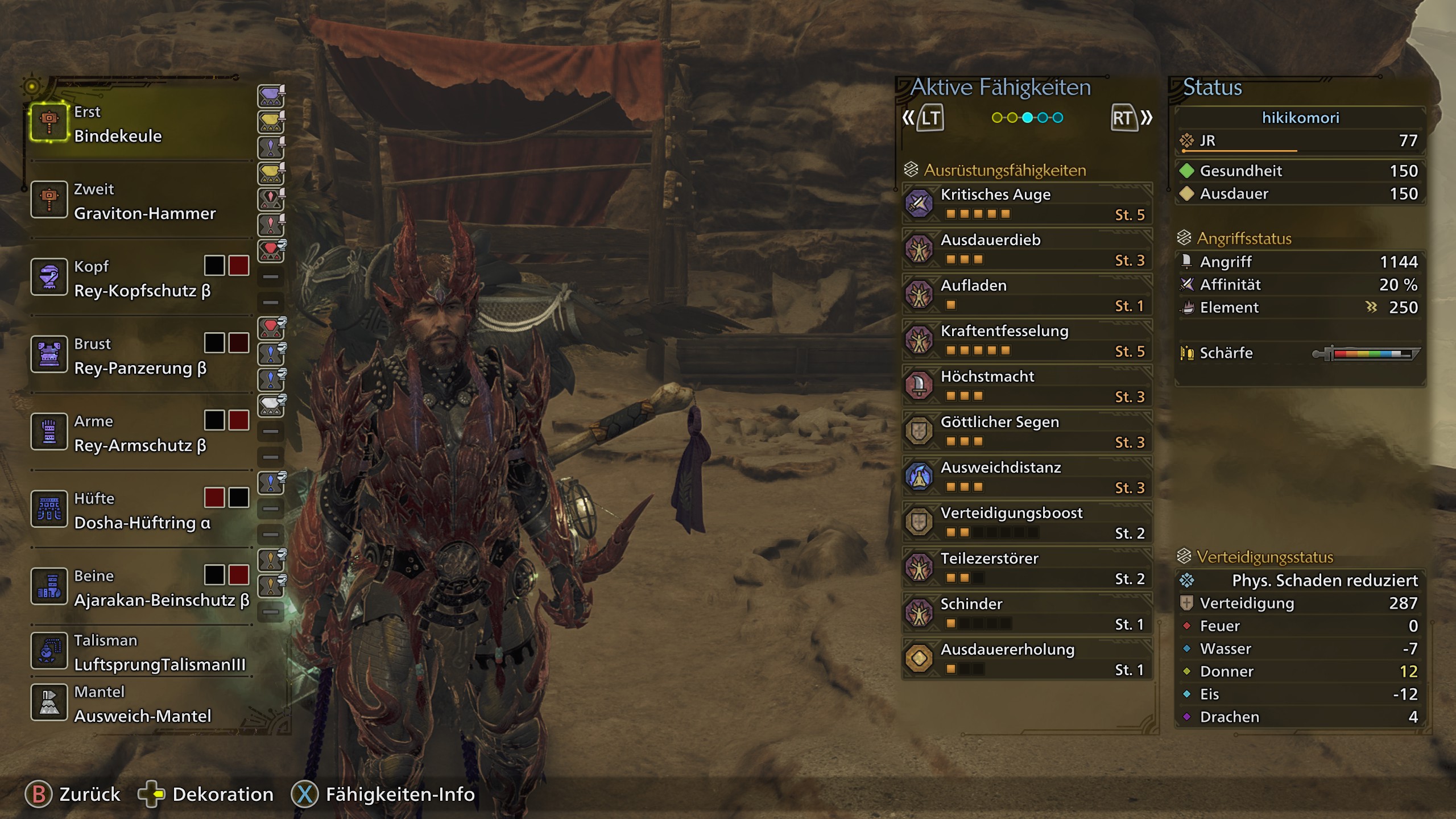This screenshot has height=819, width=1456.
Task: Select the Bindekeule primary weapon slot
Action: coord(139,123)
